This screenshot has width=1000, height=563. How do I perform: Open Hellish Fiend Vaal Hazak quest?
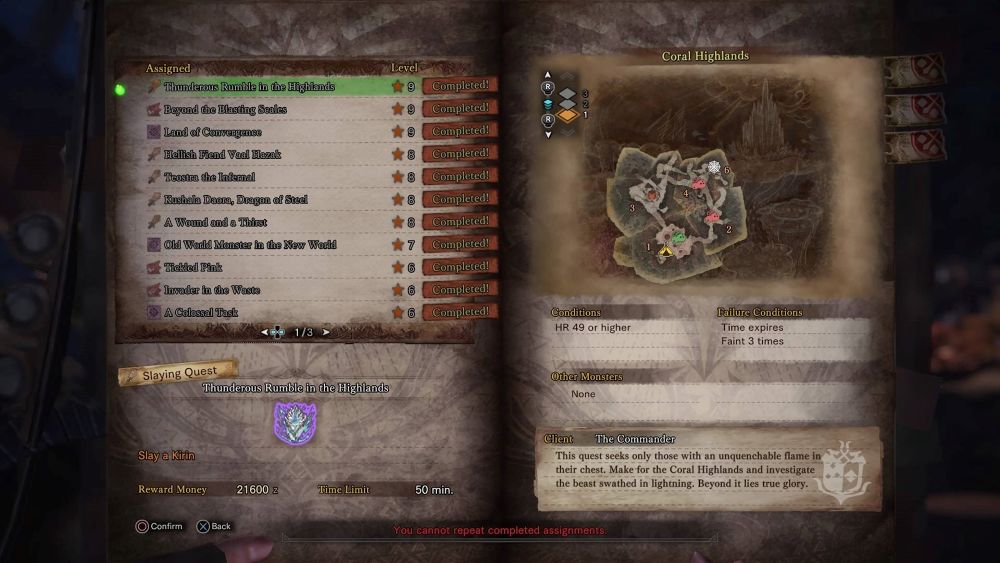(x=223, y=155)
